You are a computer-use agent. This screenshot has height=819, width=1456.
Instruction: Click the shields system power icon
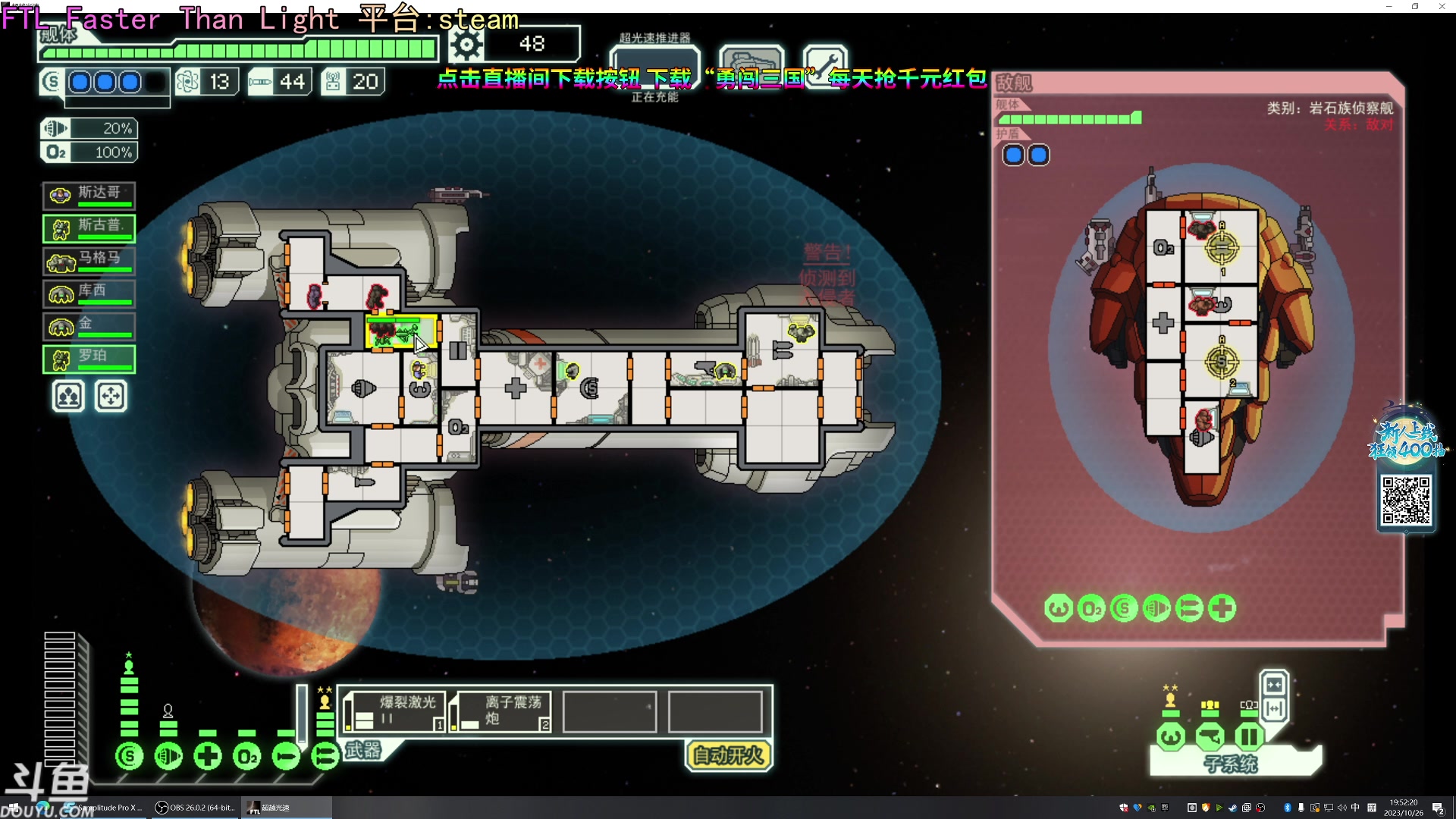[130, 756]
